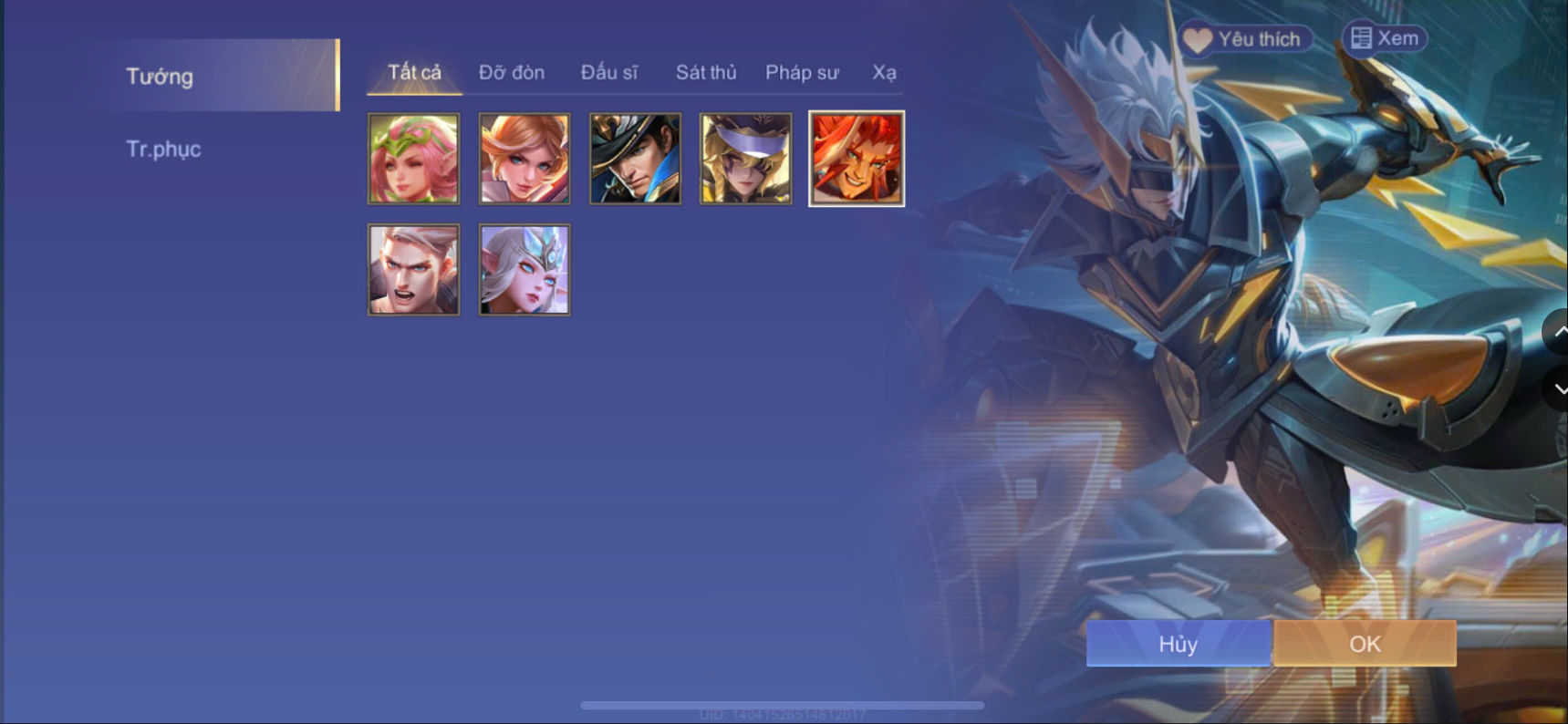Select the highlighted red-maned hero portrait
This screenshot has width=1568, height=724.
[x=856, y=158]
